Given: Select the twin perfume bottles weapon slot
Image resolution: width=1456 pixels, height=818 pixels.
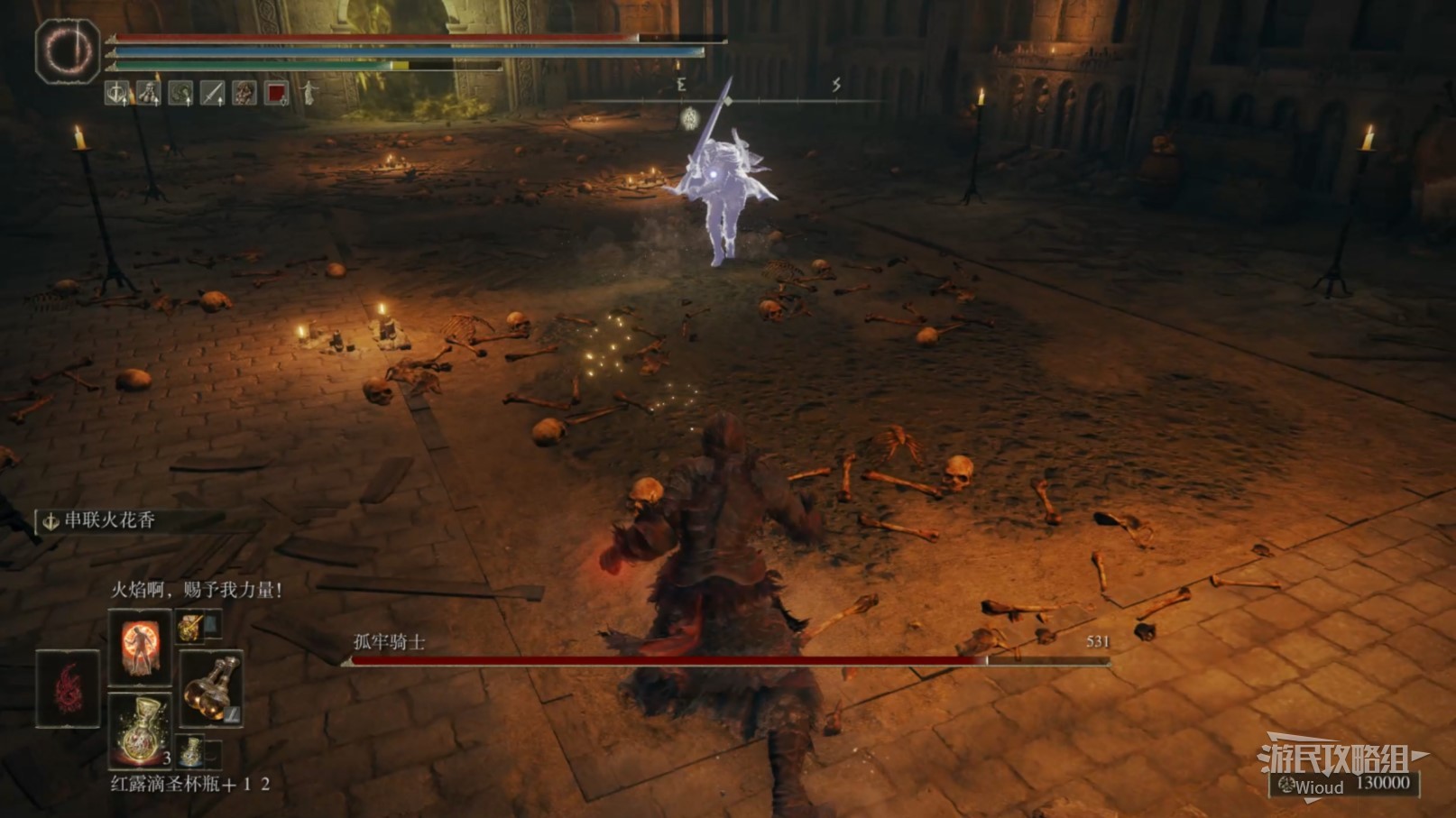Looking at the screenshot, I should point(211,688).
